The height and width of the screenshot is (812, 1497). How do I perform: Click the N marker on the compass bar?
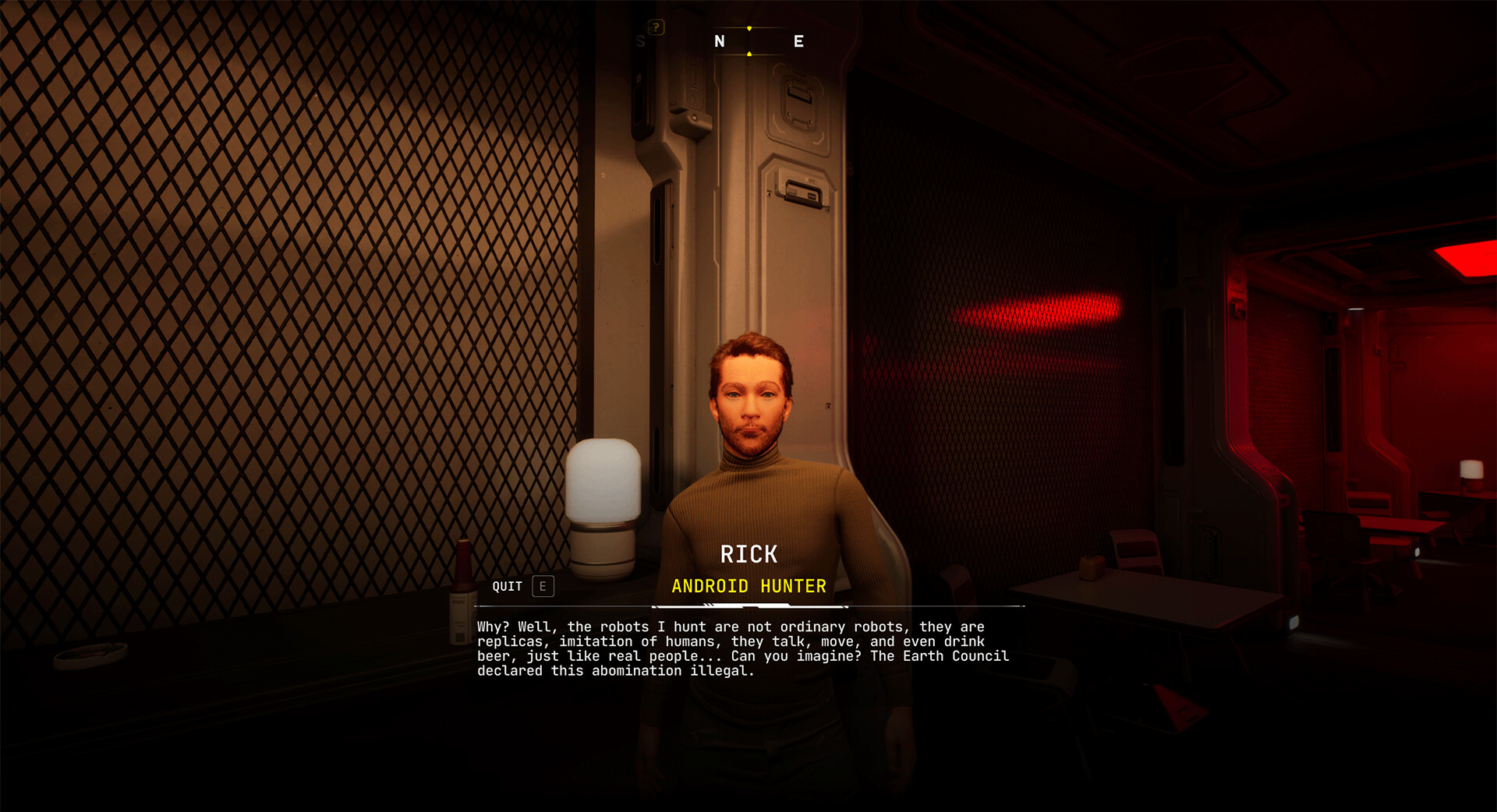point(720,41)
